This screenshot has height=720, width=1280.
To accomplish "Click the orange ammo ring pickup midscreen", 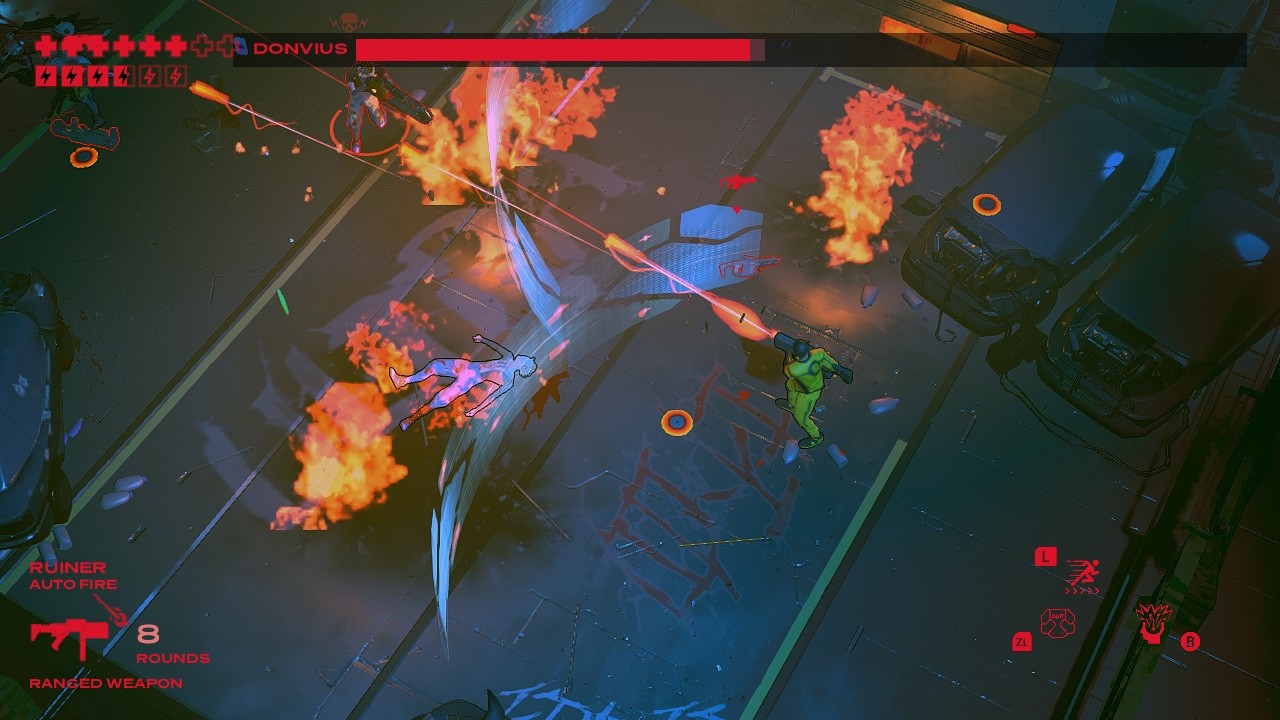I will pos(678,422).
